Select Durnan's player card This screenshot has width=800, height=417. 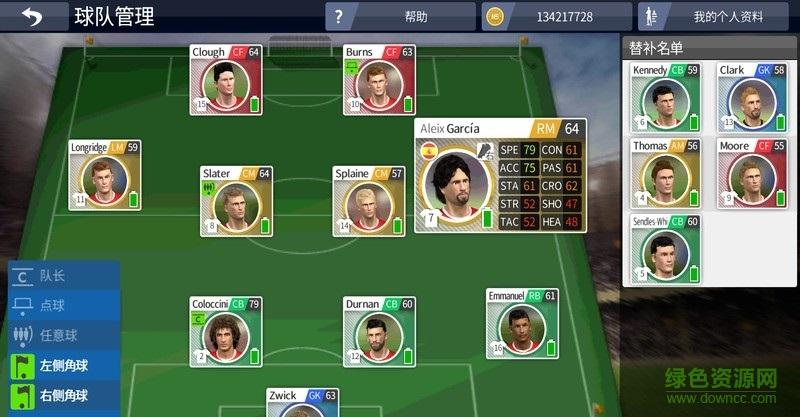click(379, 330)
